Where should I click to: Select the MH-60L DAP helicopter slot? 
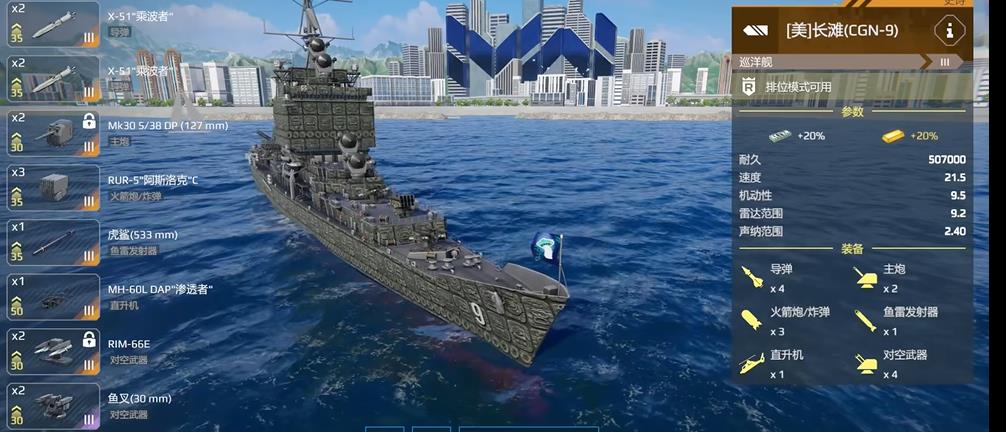(x=52, y=297)
